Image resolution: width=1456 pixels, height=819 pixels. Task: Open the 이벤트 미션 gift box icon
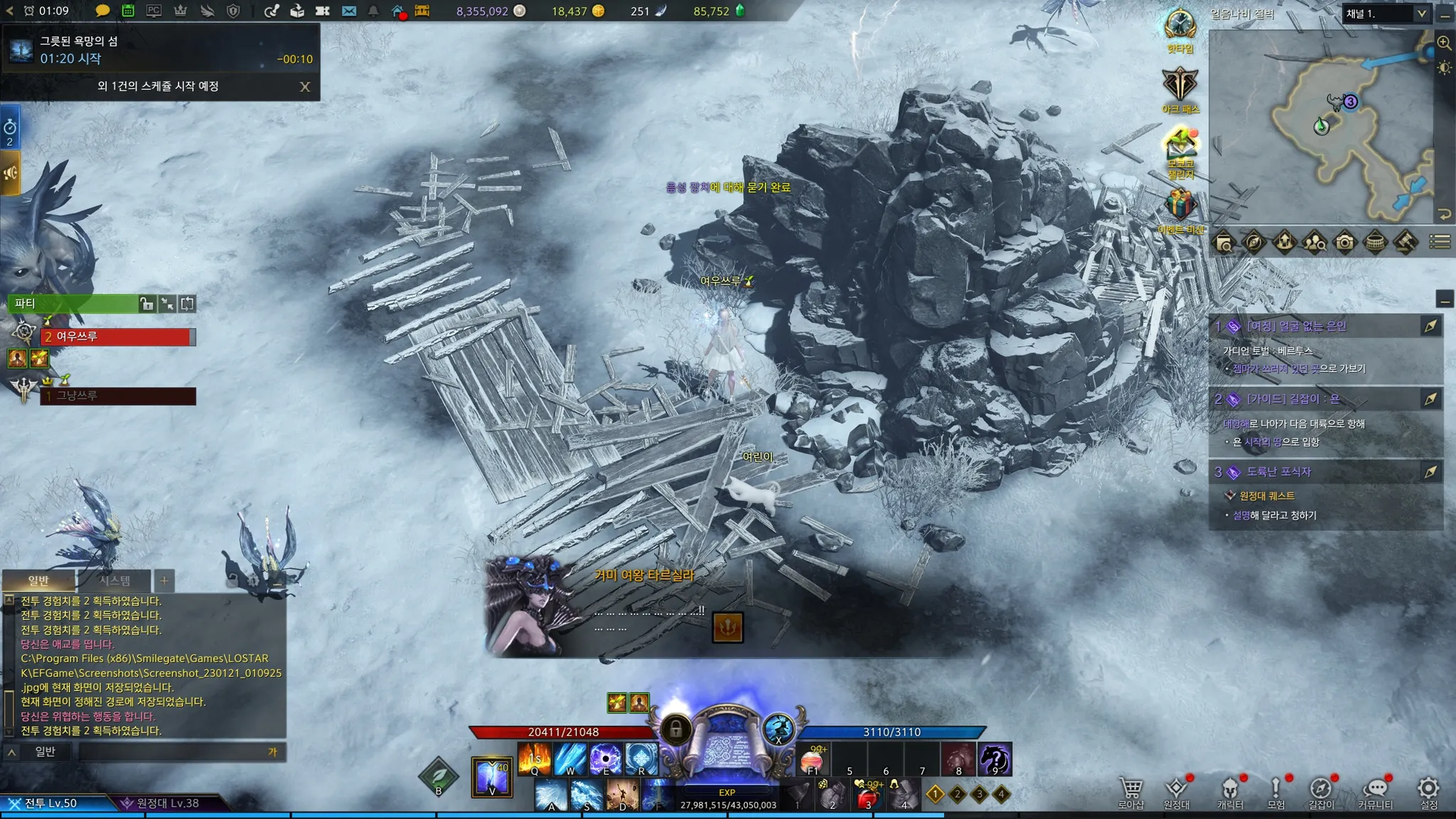1180,208
